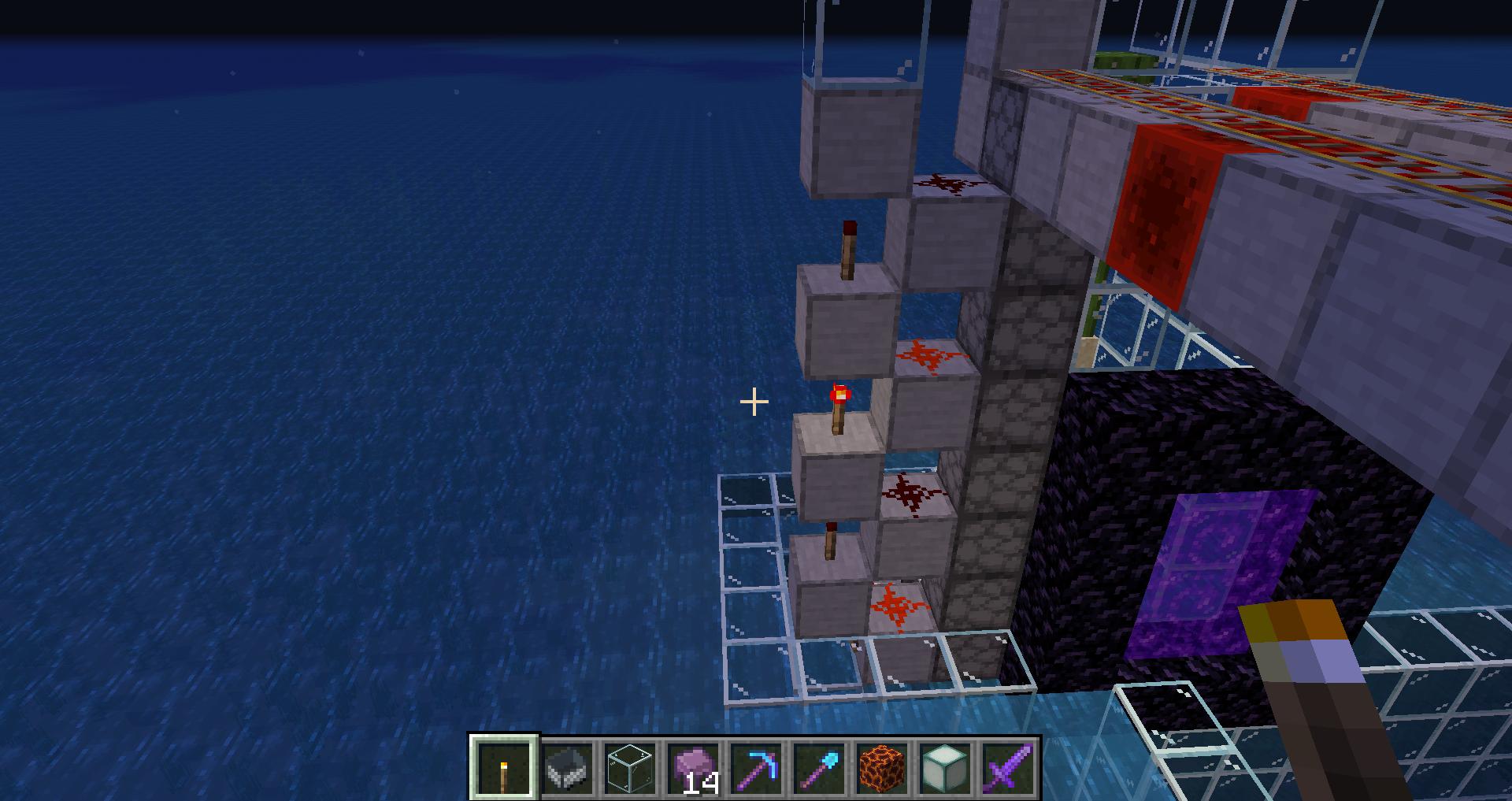Choose the sea lantern block slot
This screenshot has width=1512, height=801.
tap(945, 768)
